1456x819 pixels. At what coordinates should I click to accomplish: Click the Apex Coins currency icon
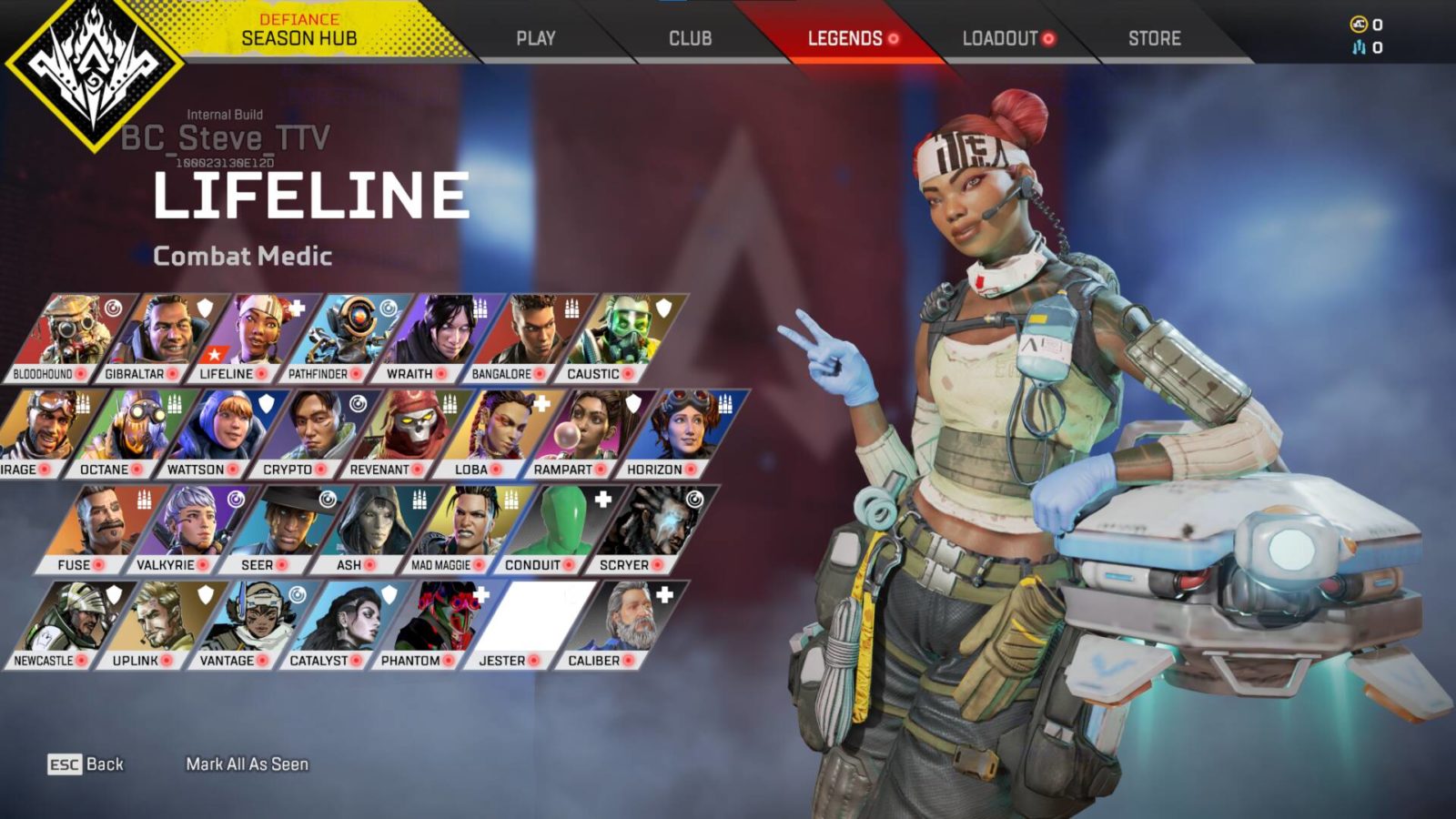1357,23
